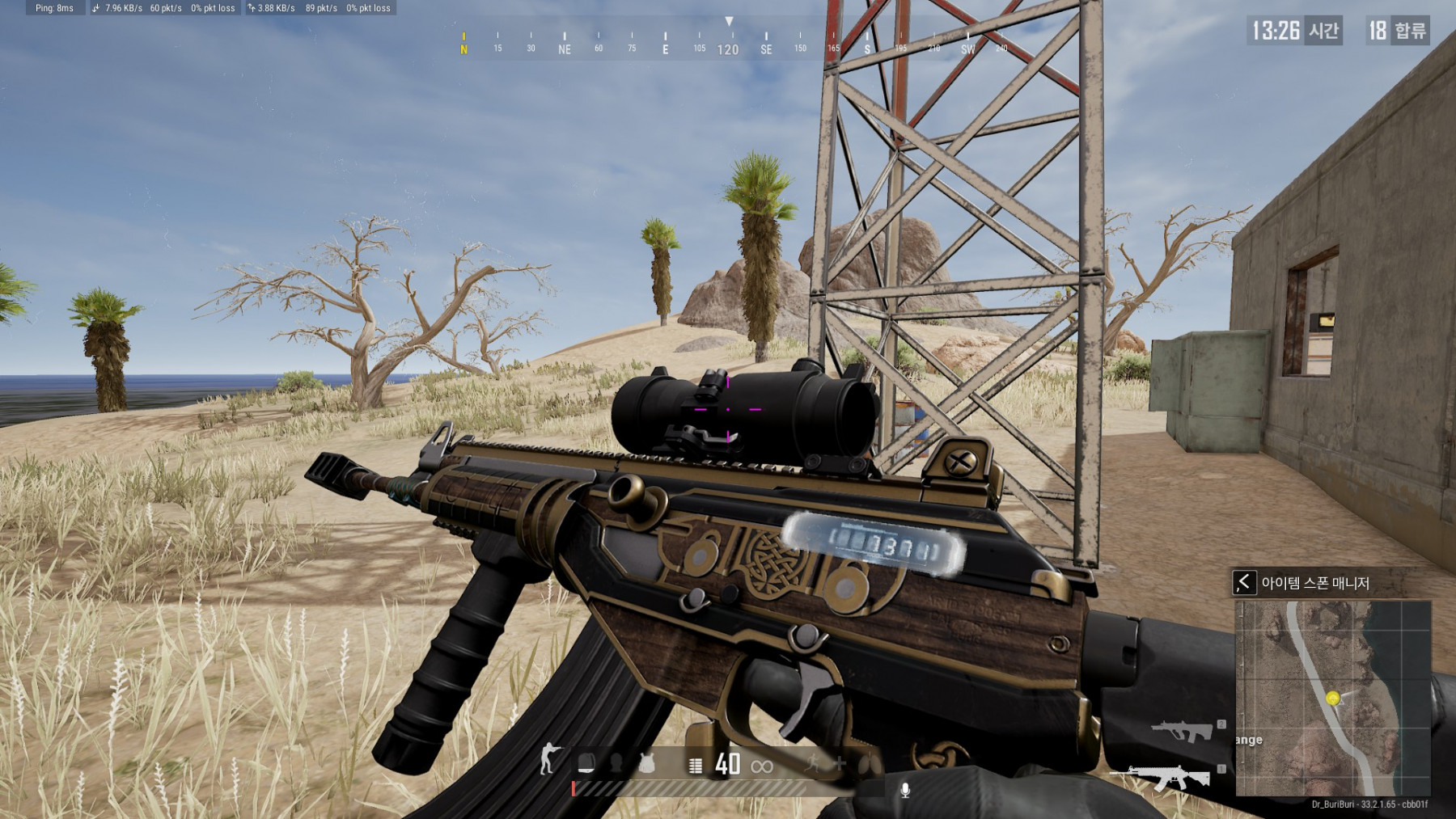Click the armor vest equipment icon
The width and height of the screenshot is (1456, 819).
(646, 763)
